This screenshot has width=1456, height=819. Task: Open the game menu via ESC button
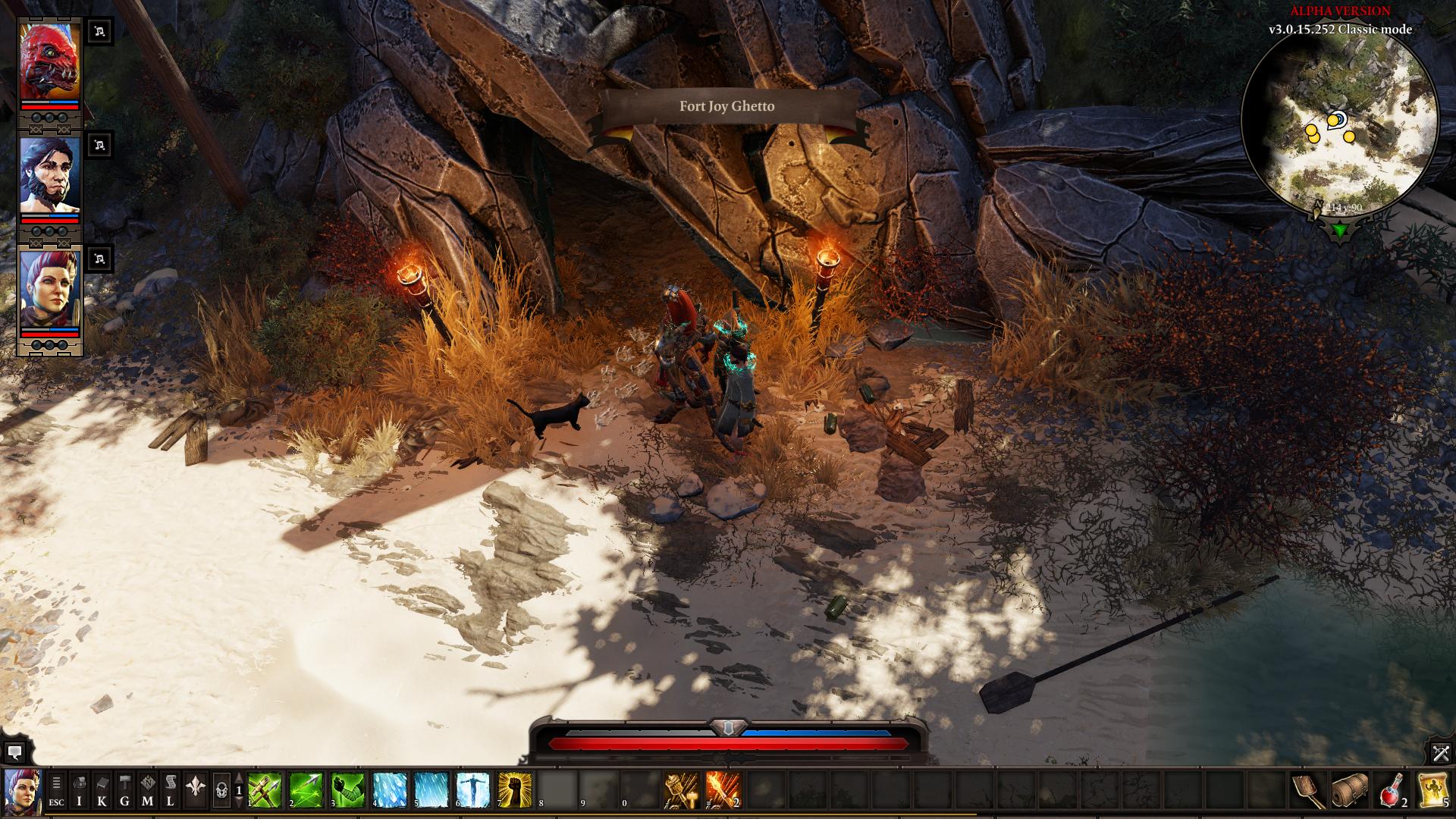(56, 791)
